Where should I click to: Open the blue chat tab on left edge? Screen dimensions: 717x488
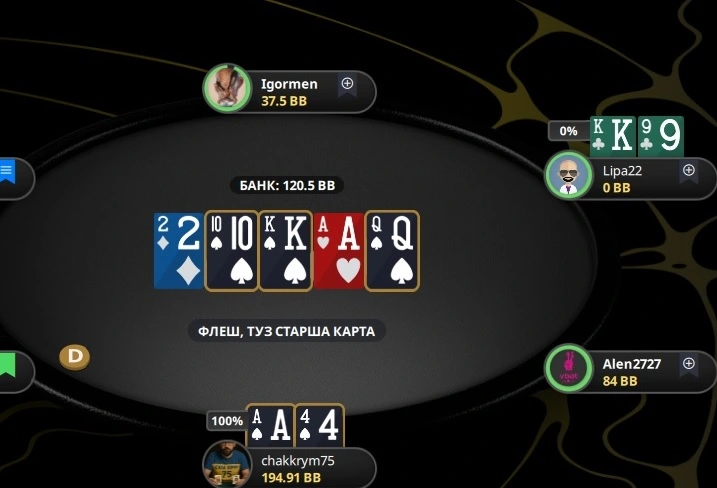pyautogui.click(x=7, y=171)
